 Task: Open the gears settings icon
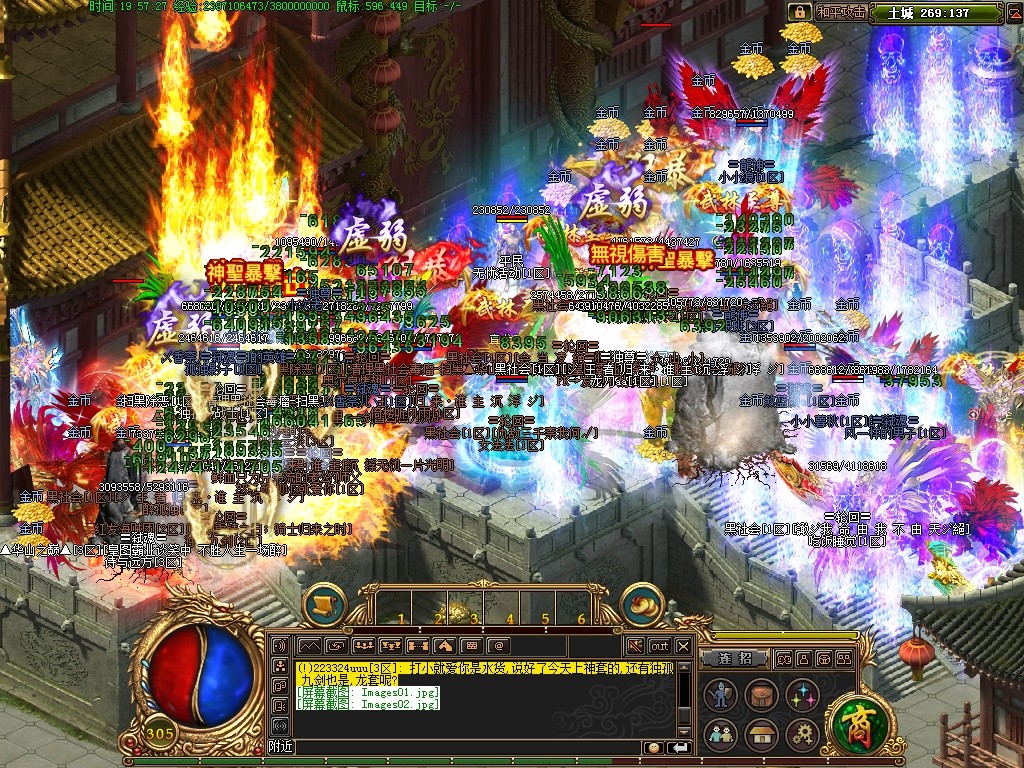coord(802,735)
